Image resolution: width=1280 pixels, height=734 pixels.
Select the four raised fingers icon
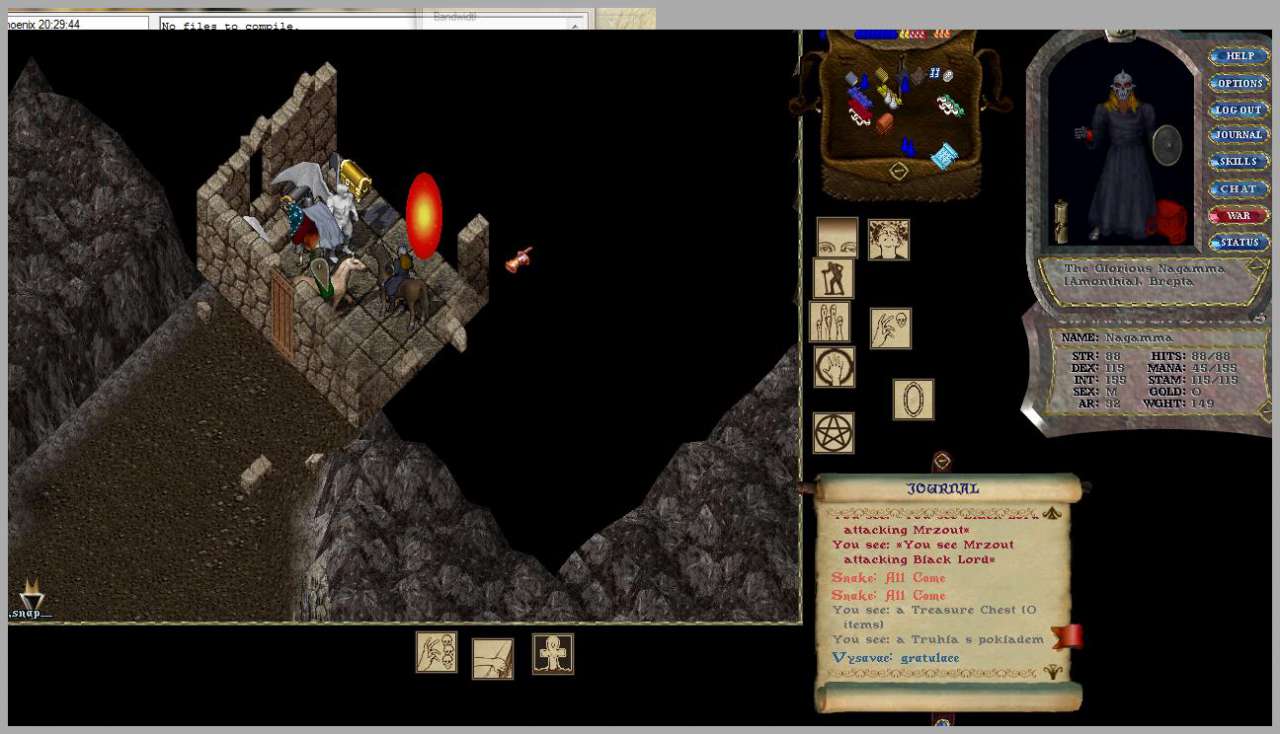point(830,322)
